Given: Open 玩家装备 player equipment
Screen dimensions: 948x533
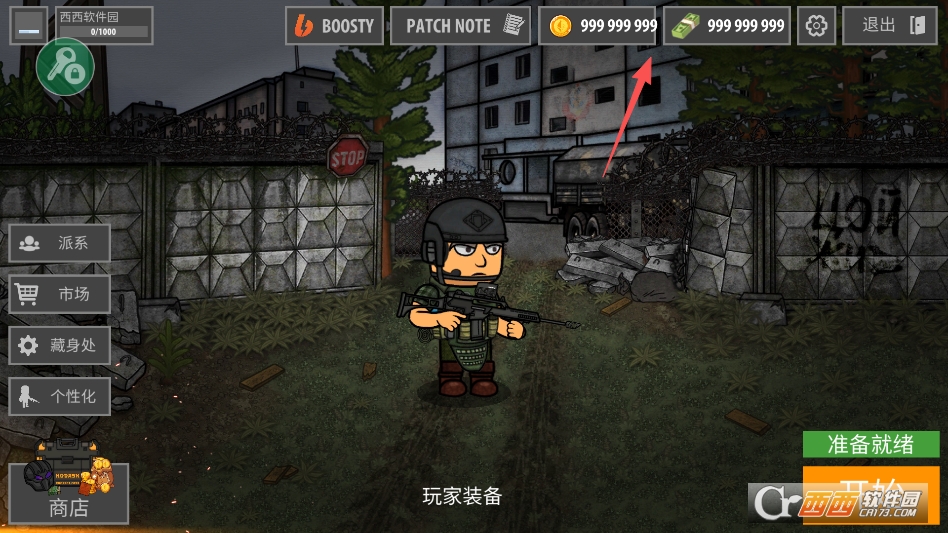Looking at the screenshot, I should click(x=461, y=496).
